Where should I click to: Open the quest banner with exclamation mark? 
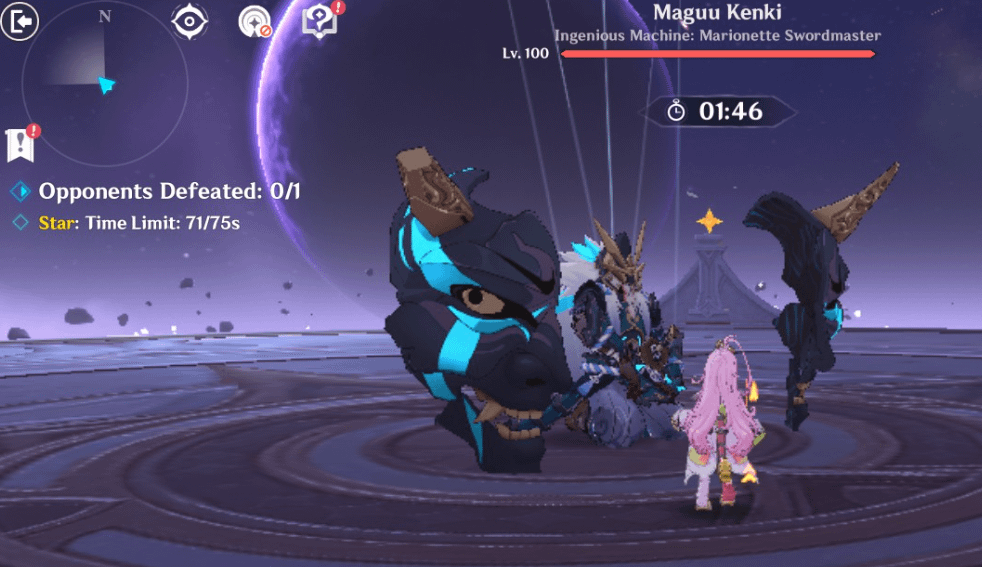tap(21, 145)
